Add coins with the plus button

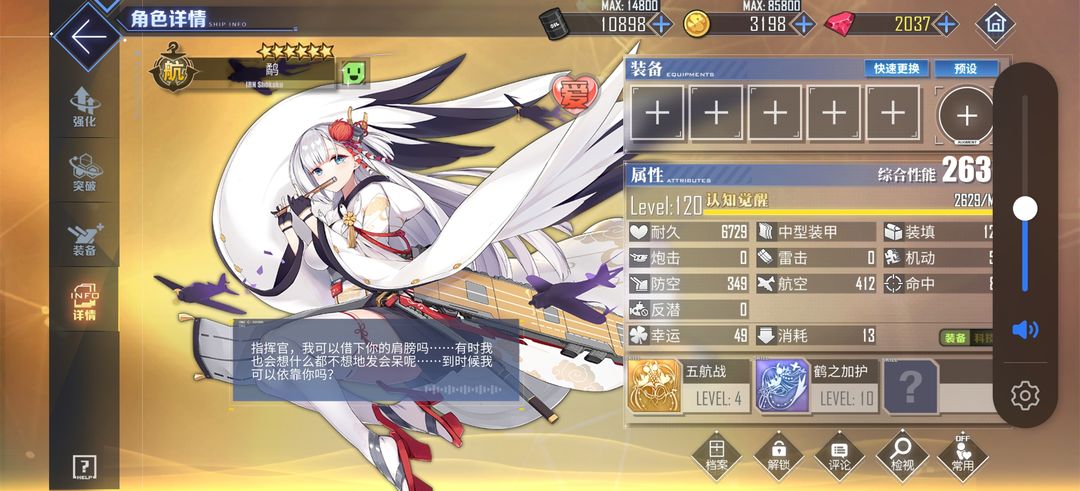click(x=803, y=24)
